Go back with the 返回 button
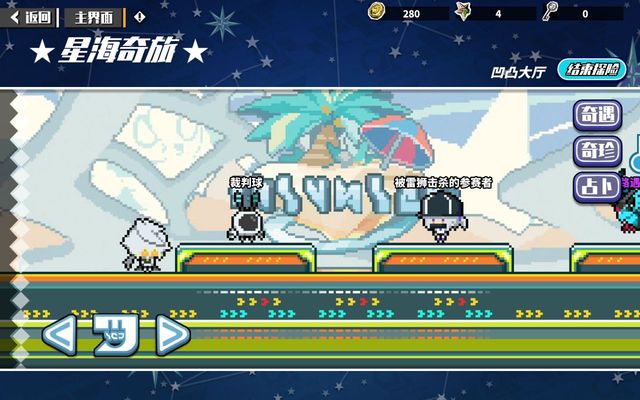This screenshot has height=400, width=640. pyautogui.click(x=31, y=16)
